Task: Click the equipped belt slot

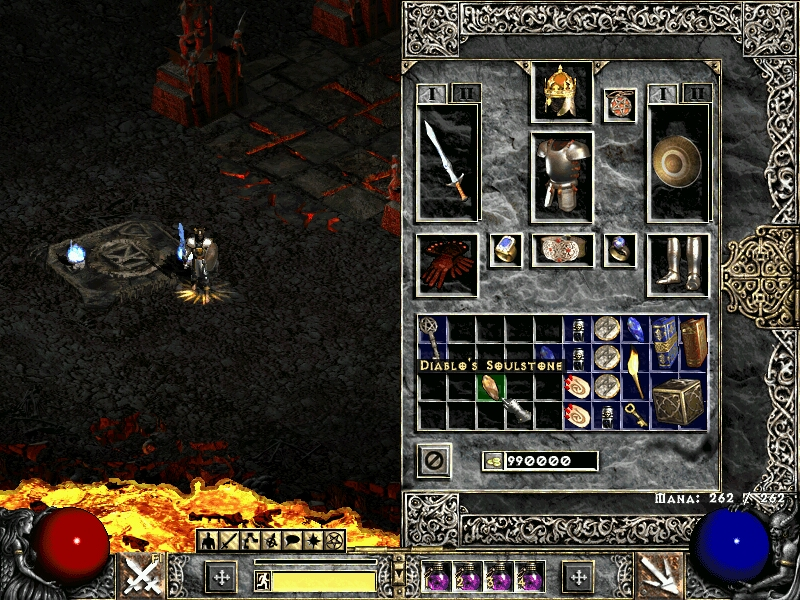Action: click(x=562, y=250)
